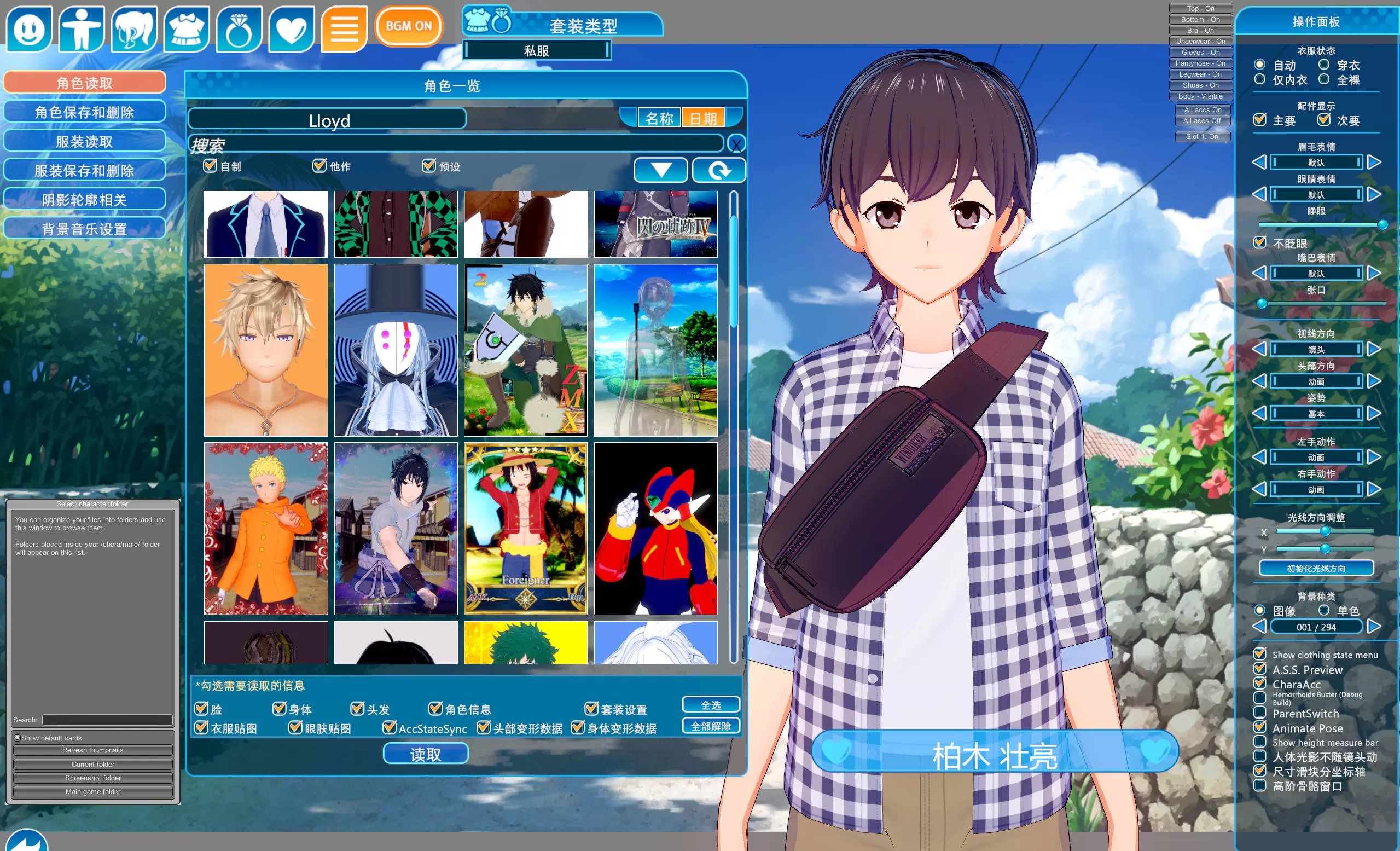1400x851 pixels.
Task: Open the hair editing tab icon
Action: pos(134,28)
